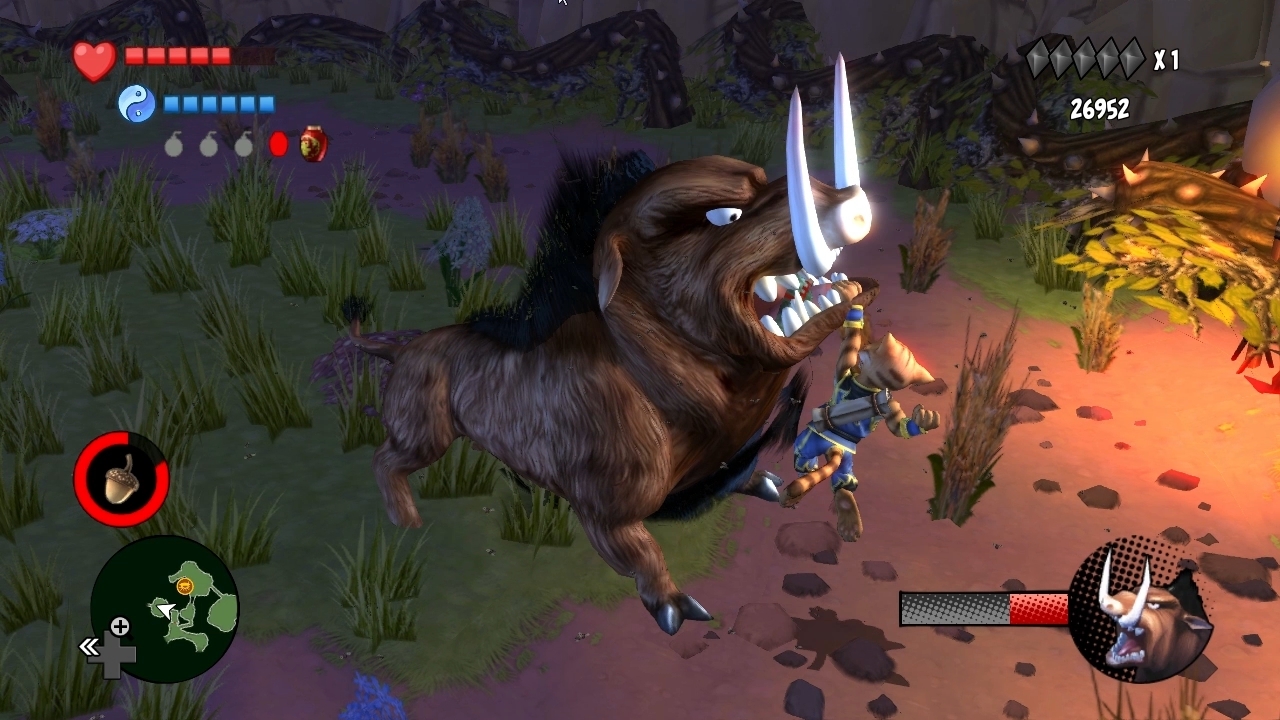Image resolution: width=1280 pixels, height=720 pixels.
Task: Click the red heart health icon
Action: [x=95, y=60]
